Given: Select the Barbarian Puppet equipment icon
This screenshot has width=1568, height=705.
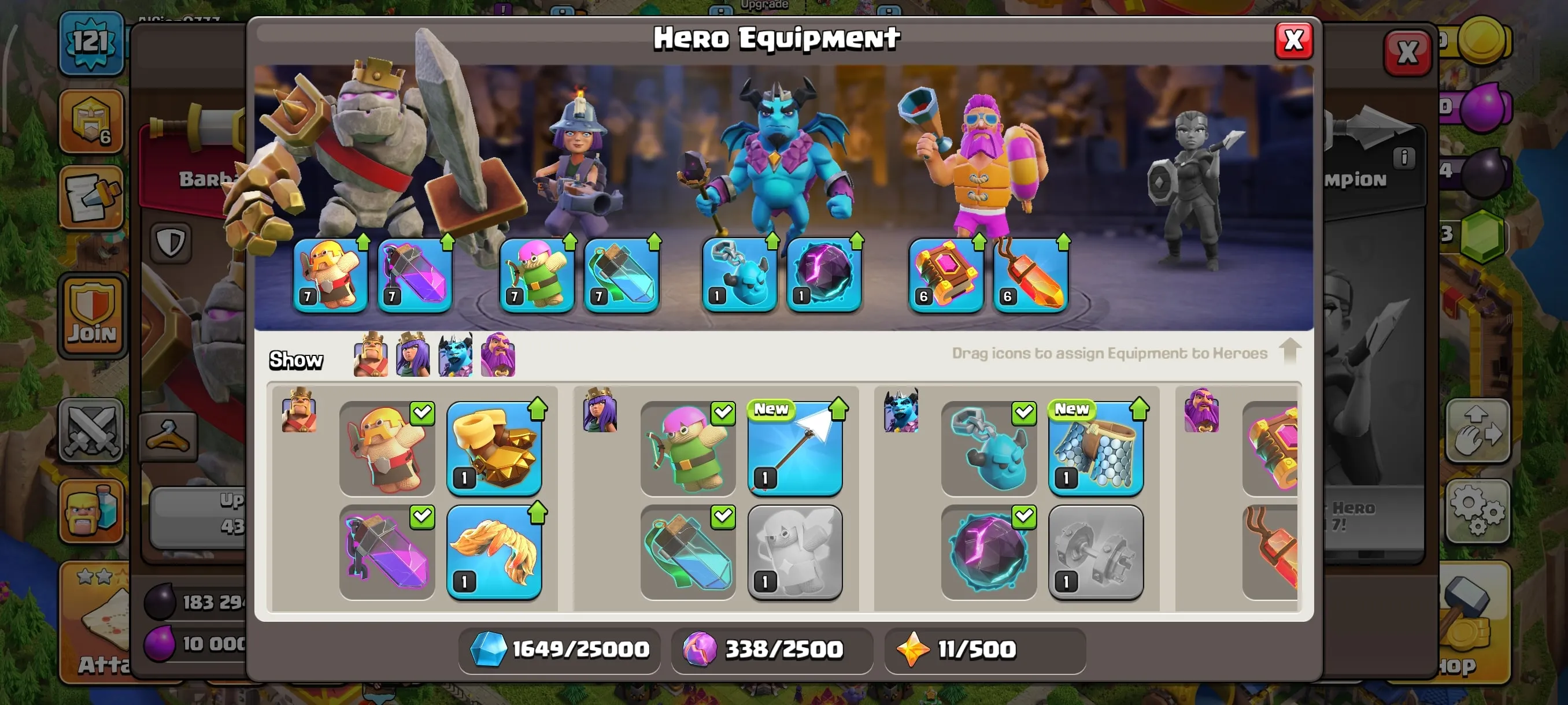Looking at the screenshot, I should [x=388, y=448].
